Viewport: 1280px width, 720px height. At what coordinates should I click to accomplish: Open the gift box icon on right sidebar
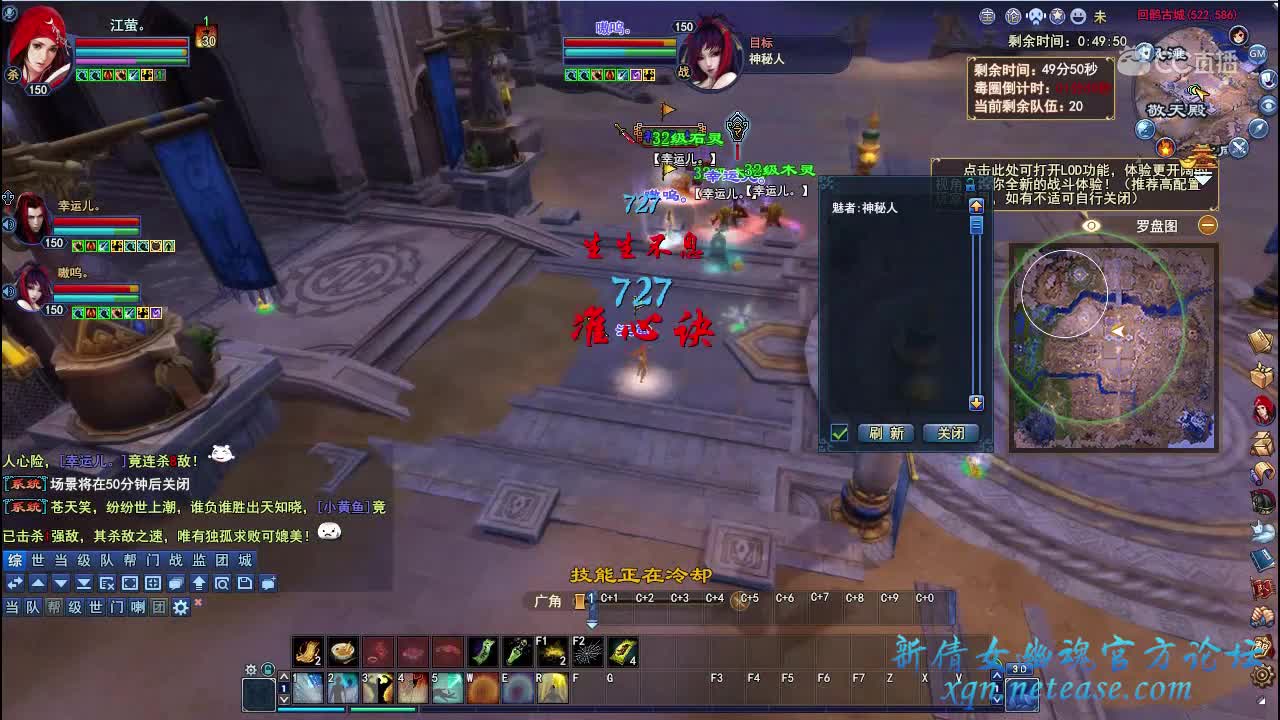tap(1263, 375)
